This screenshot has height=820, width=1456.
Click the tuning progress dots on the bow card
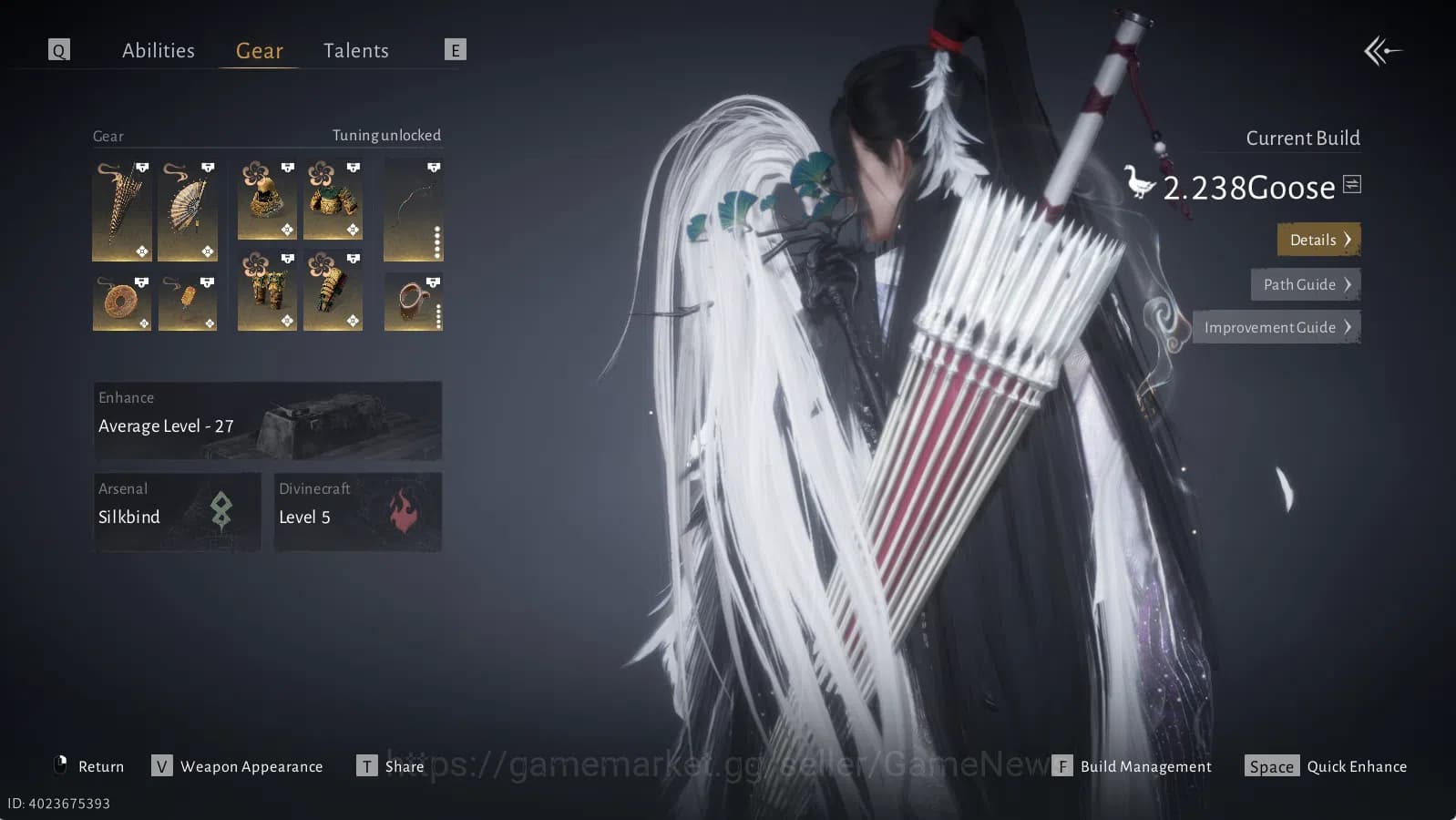pyautogui.click(x=436, y=242)
